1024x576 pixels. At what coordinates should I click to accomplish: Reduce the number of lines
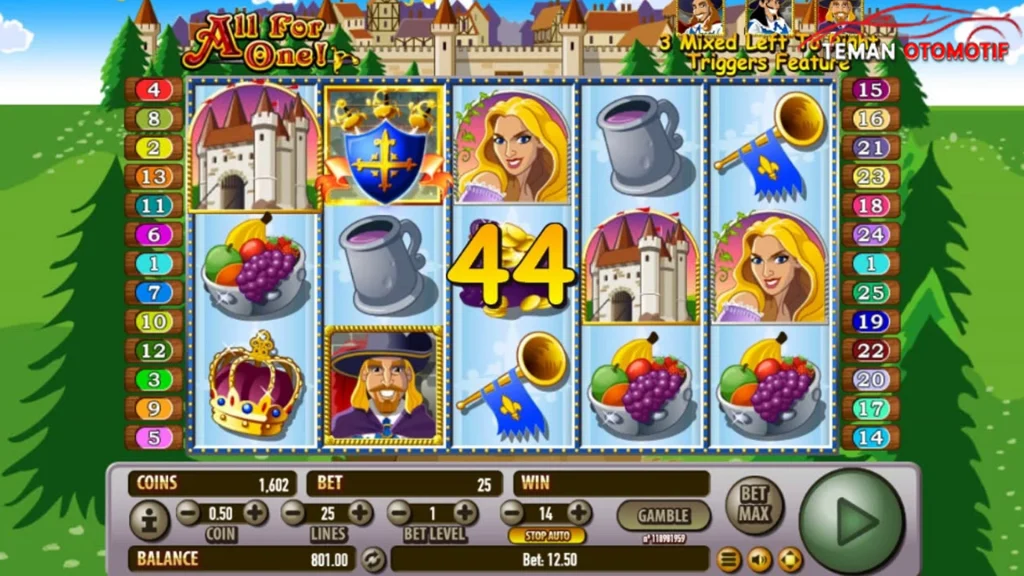(293, 514)
